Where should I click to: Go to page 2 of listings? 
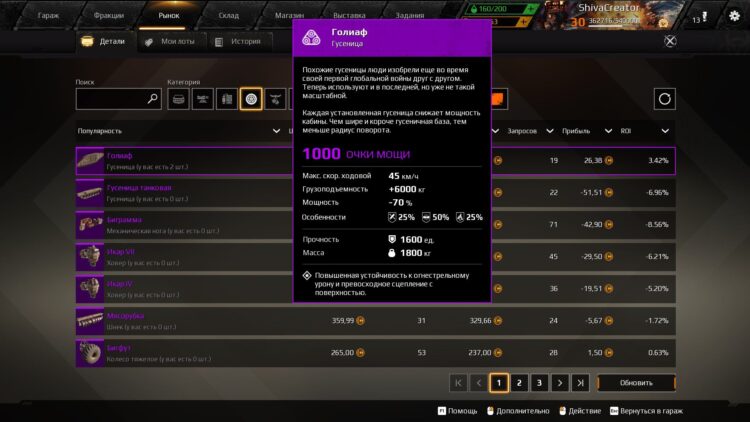pos(519,382)
